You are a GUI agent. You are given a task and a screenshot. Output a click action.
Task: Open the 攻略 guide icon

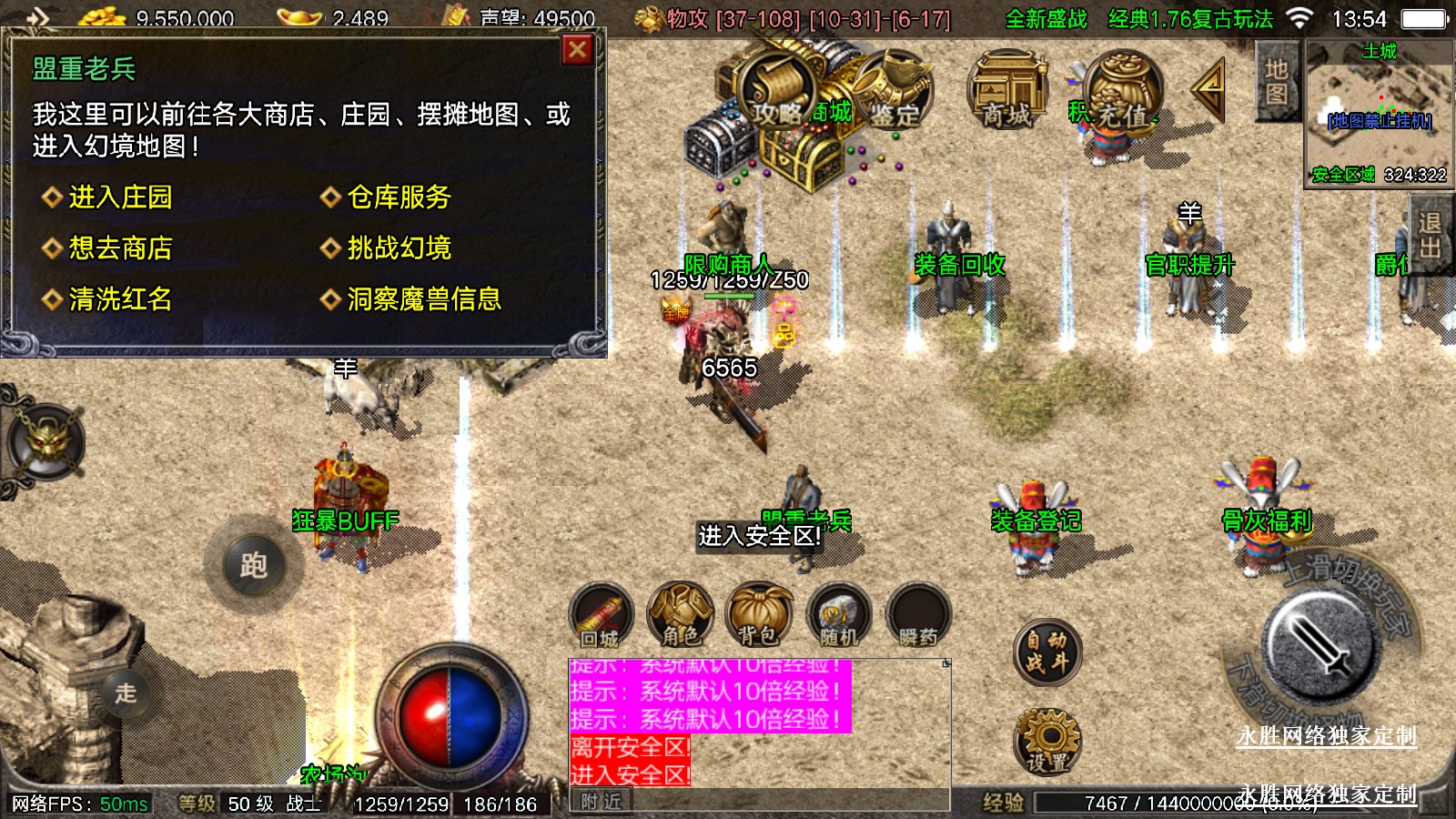[x=777, y=91]
